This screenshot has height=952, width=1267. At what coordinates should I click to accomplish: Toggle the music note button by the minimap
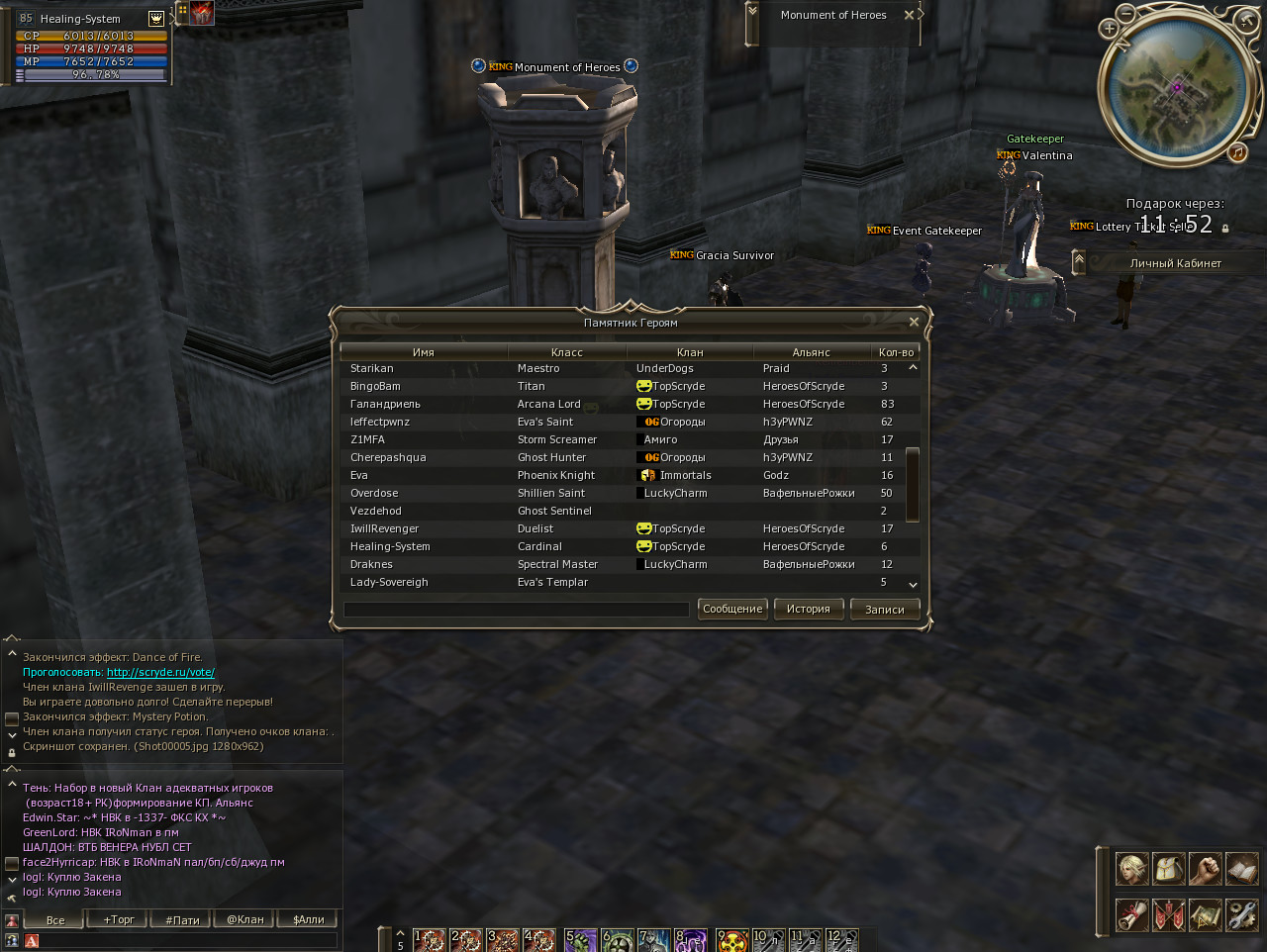(x=1237, y=152)
